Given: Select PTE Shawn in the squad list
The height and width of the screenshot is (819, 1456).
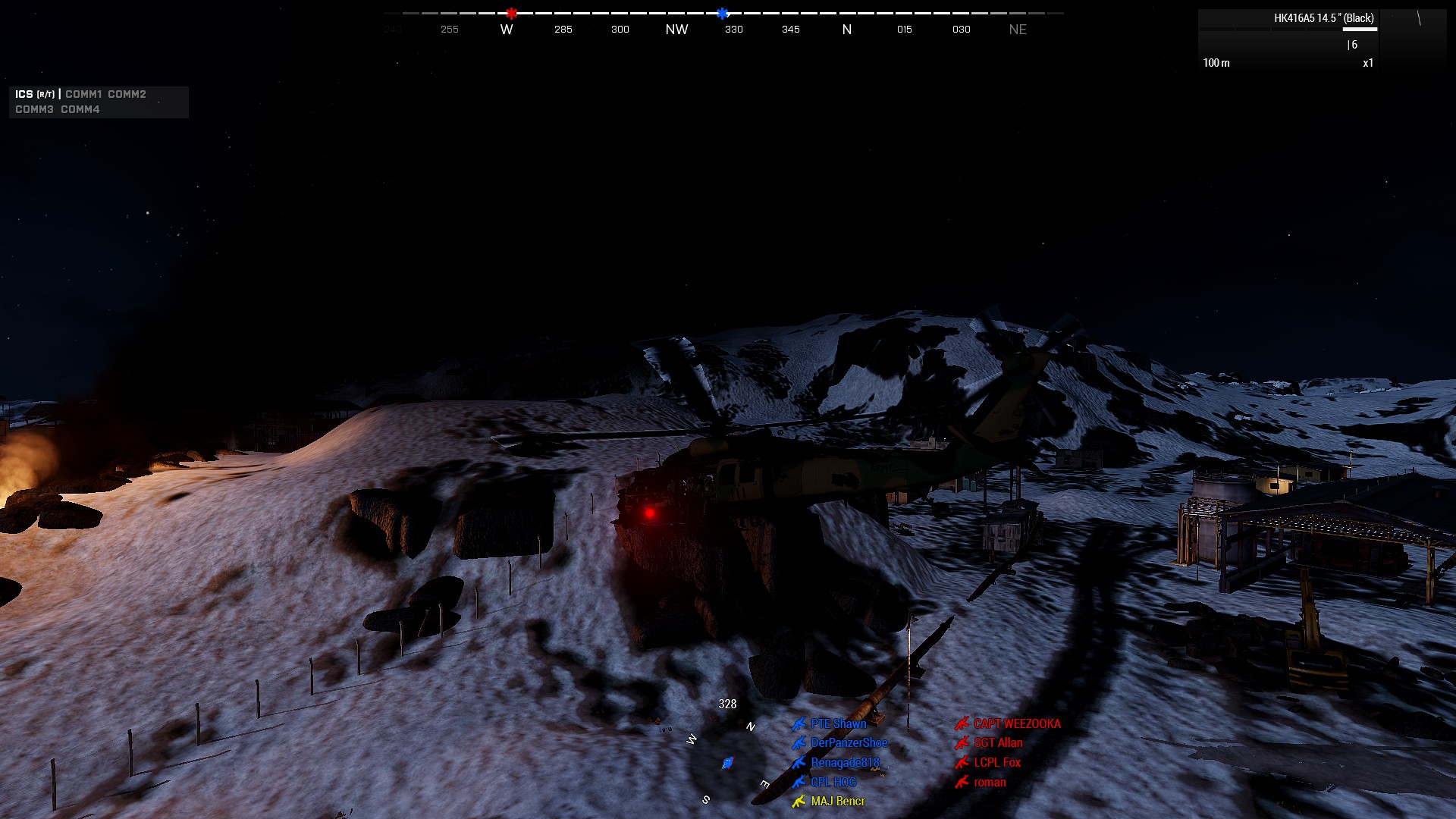Looking at the screenshot, I should click(x=838, y=723).
